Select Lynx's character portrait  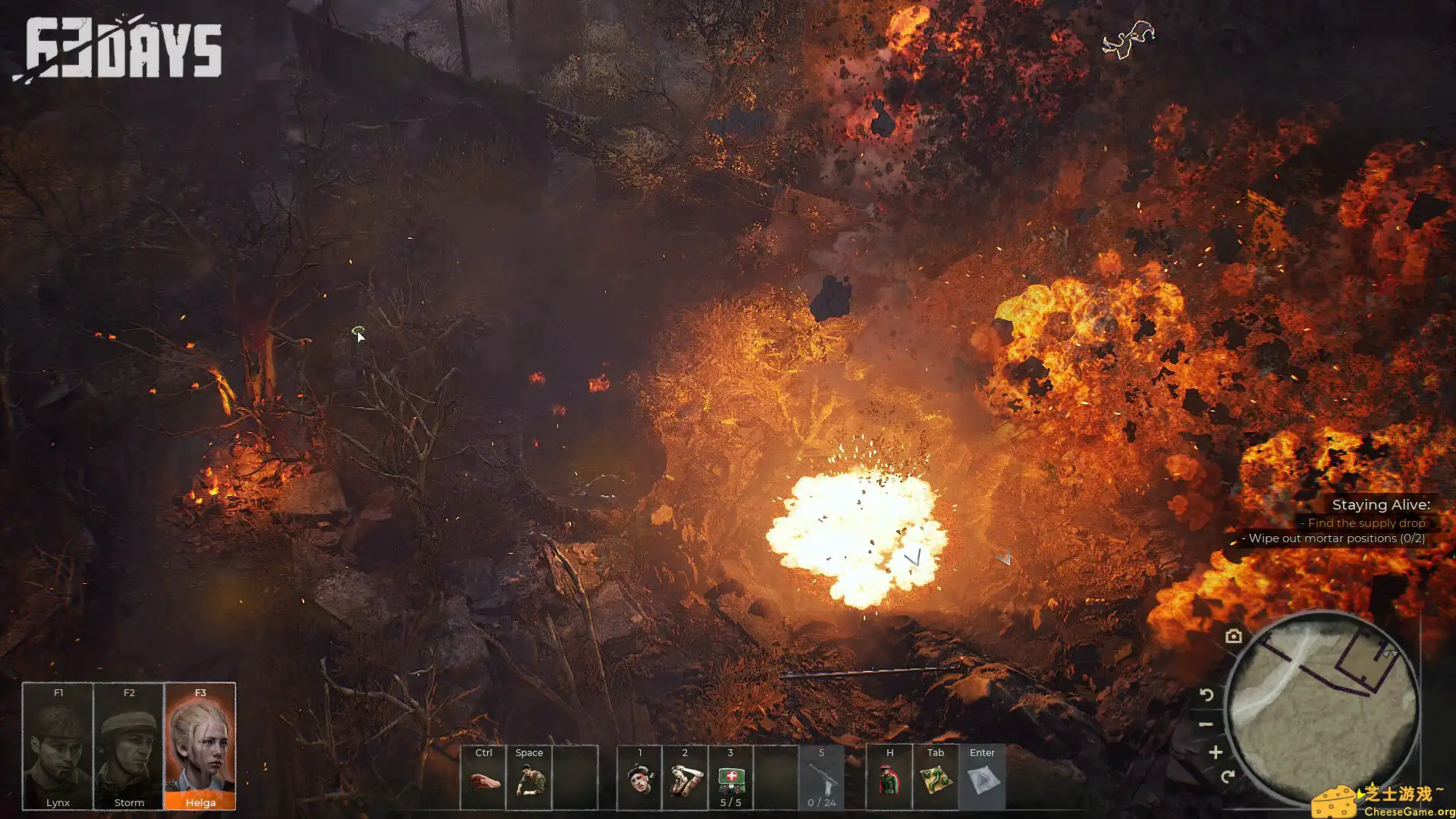(58, 746)
